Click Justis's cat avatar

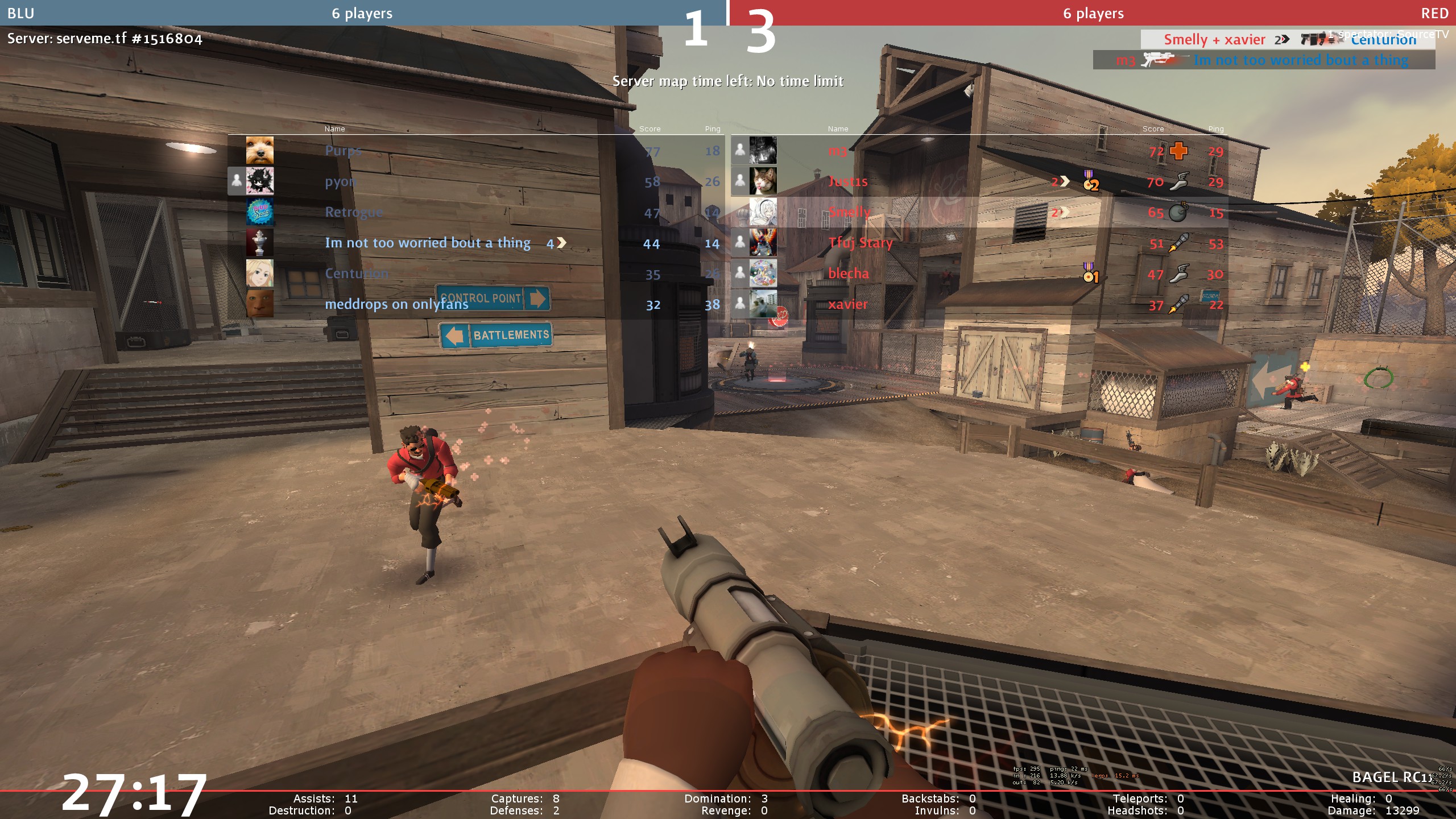click(x=763, y=181)
